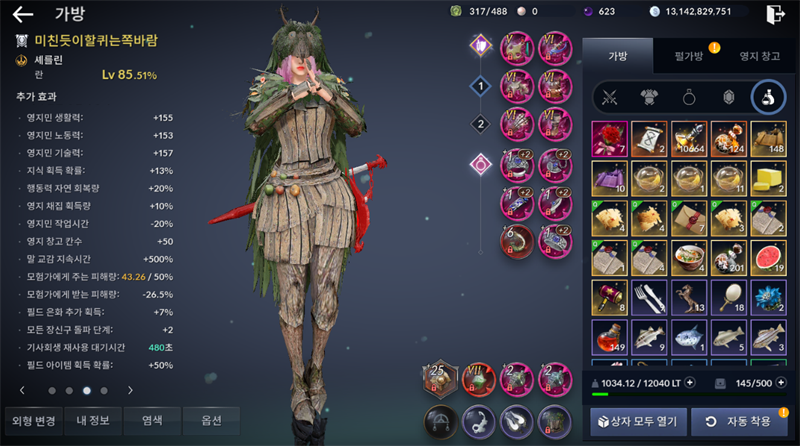Click 상자 모두 열기 button
Viewport: 800px width, 446px height.
pyautogui.click(x=639, y=421)
